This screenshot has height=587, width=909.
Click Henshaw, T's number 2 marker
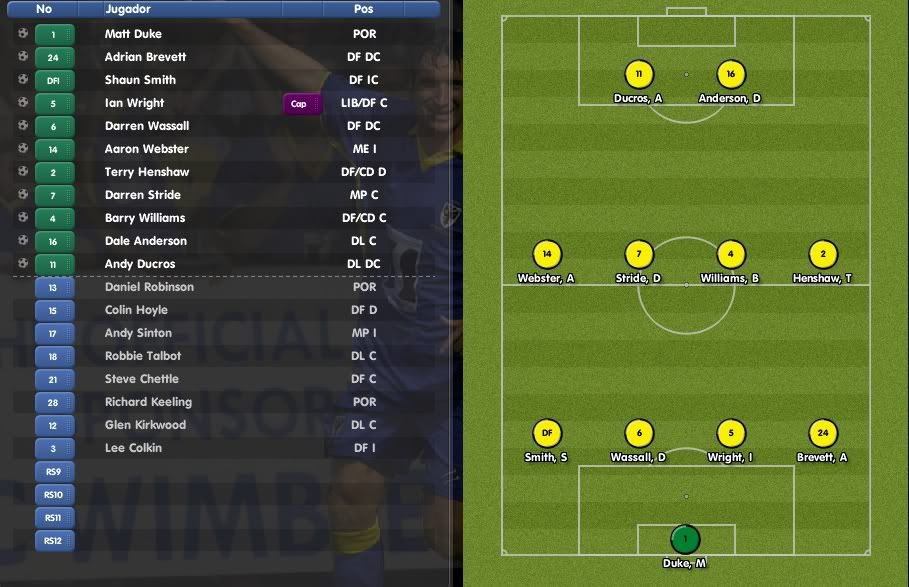point(823,254)
